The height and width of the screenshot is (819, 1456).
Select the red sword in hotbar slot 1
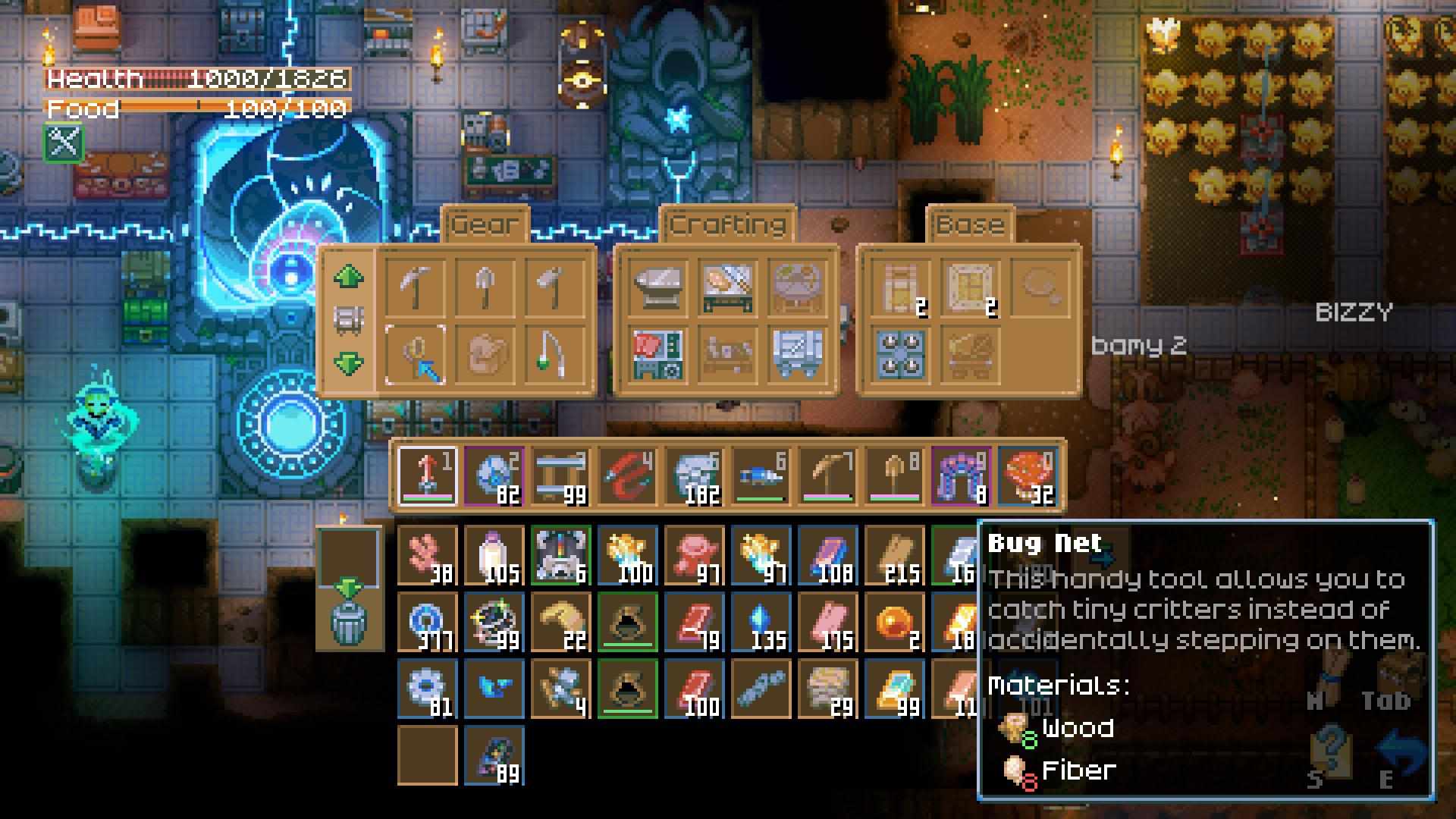[x=427, y=475]
